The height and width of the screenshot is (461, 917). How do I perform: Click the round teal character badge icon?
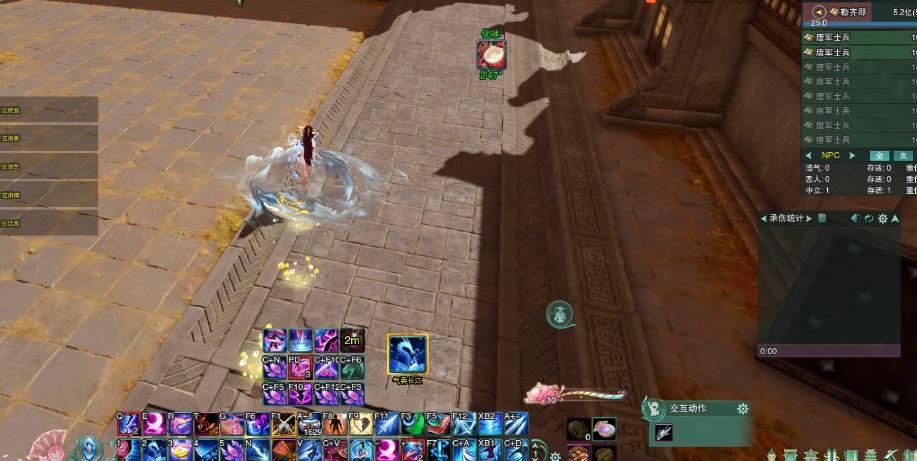560,315
